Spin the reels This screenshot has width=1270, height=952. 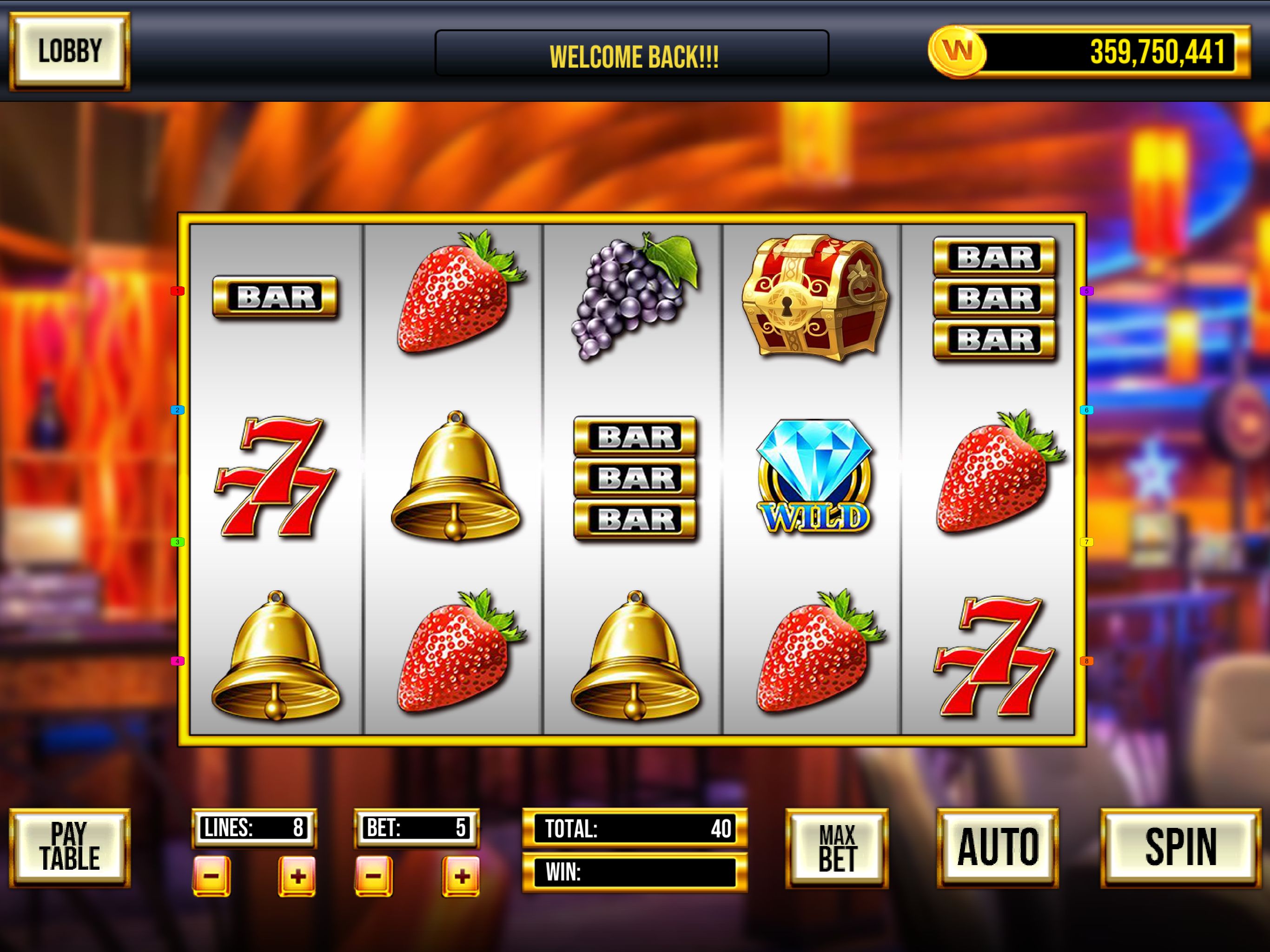1180,847
